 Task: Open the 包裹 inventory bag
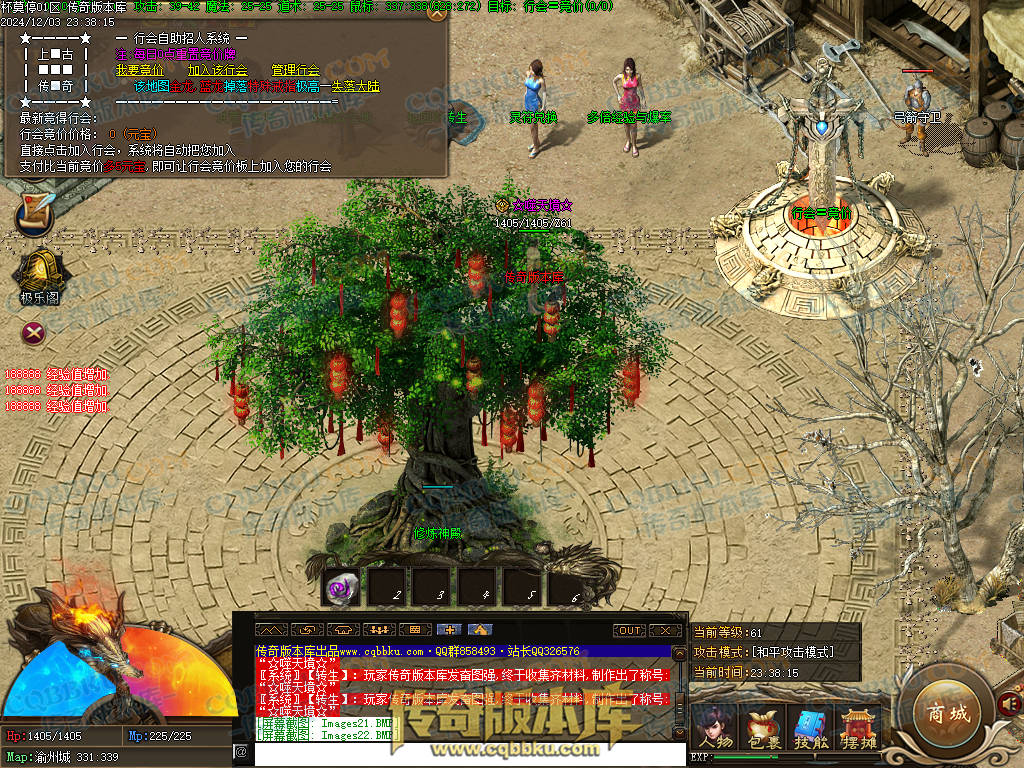pos(764,725)
